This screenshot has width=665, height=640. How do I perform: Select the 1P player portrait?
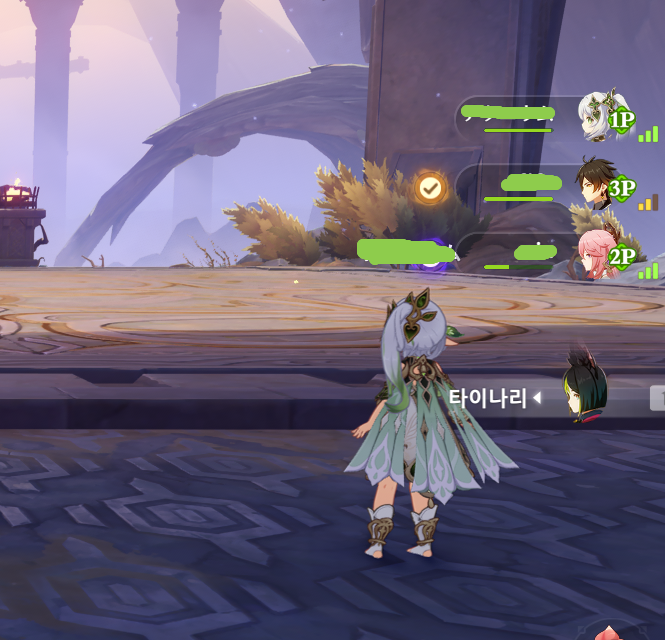[598, 116]
